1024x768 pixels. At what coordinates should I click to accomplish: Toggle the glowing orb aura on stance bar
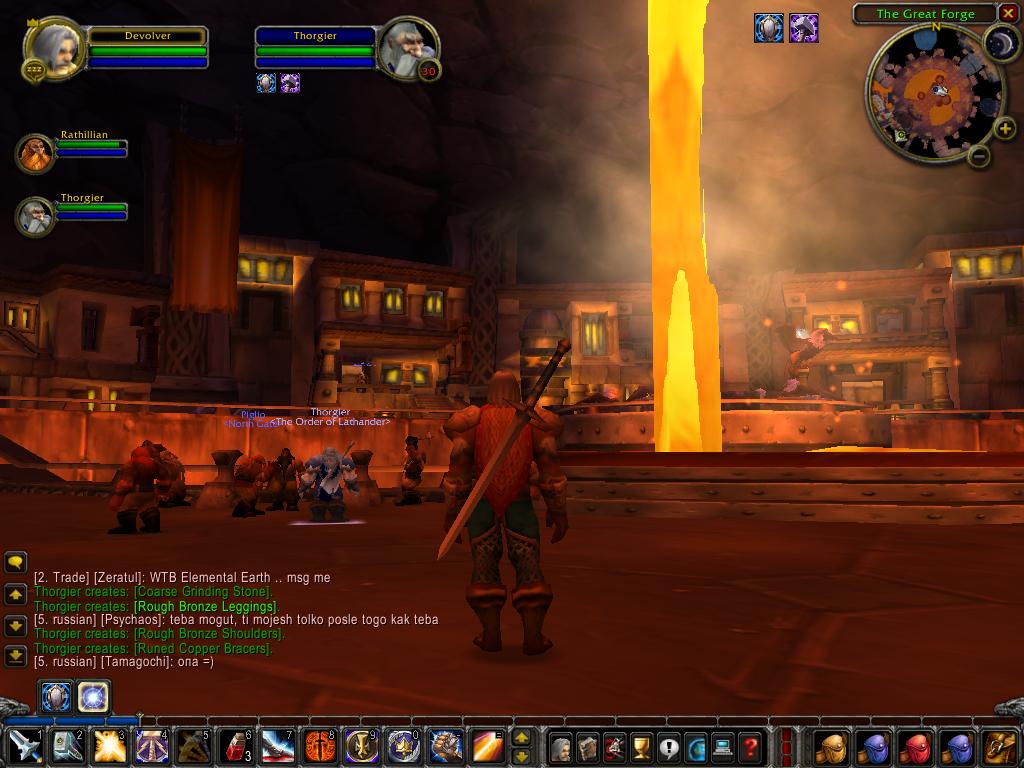(94, 696)
